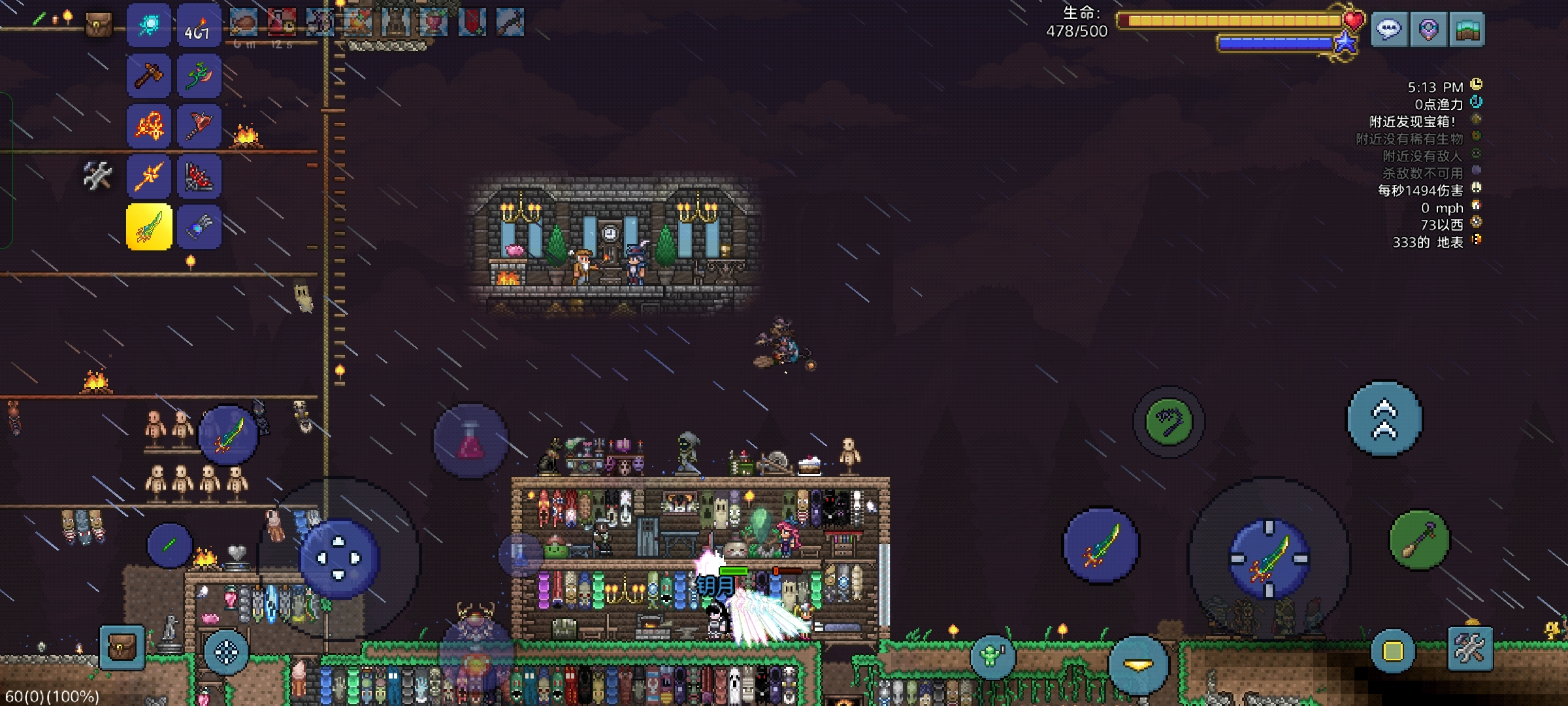Tap the yellow down-arrow round button
The width and height of the screenshot is (1568, 706).
pyautogui.click(x=1137, y=665)
